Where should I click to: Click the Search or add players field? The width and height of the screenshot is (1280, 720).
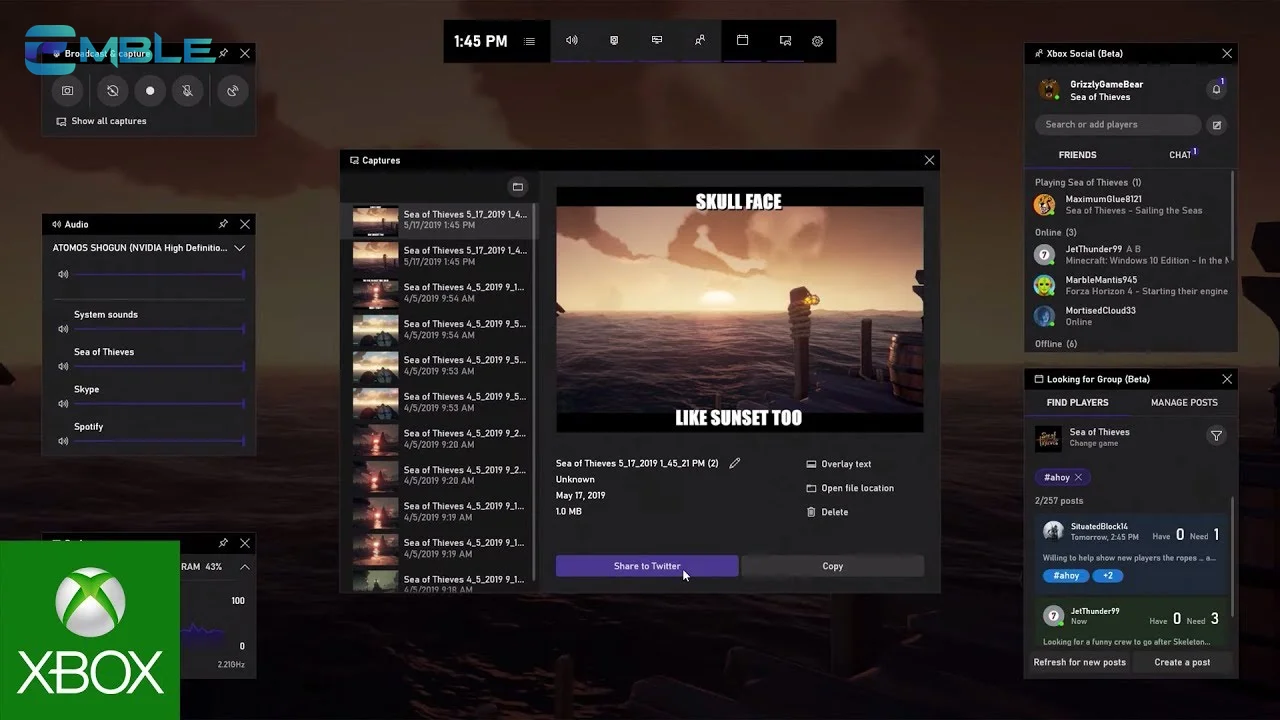(x=1118, y=125)
